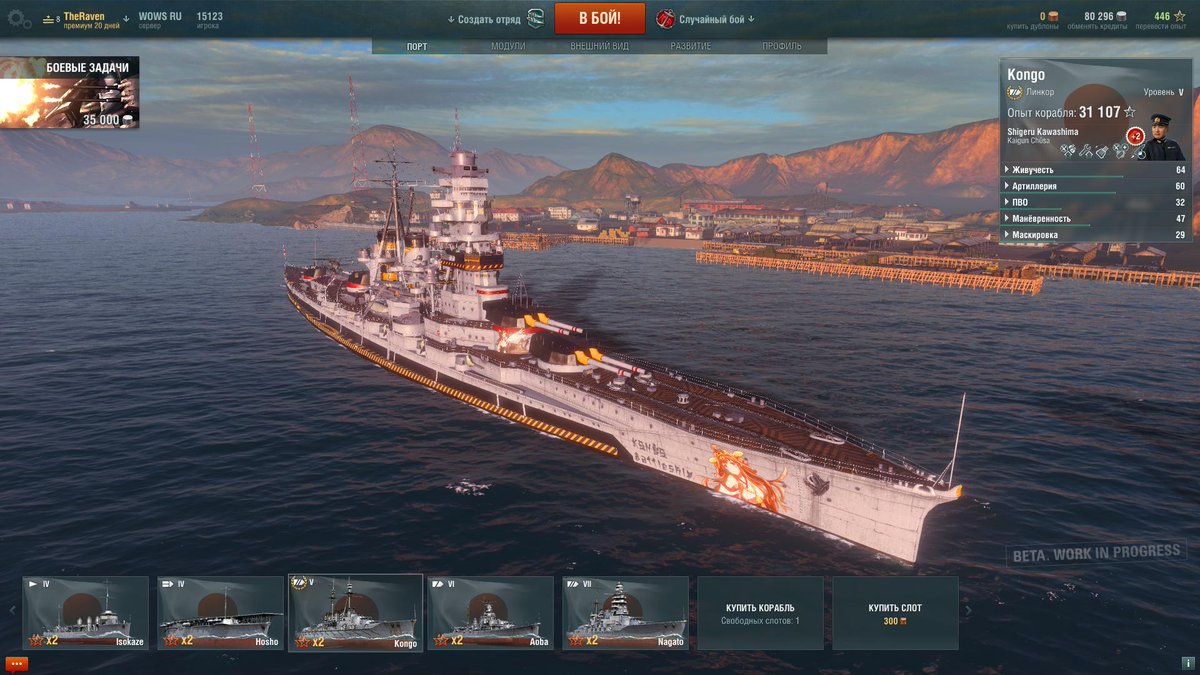
Task: Switch to the МОДУЛИ tab
Action: click(x=508, y=46)
